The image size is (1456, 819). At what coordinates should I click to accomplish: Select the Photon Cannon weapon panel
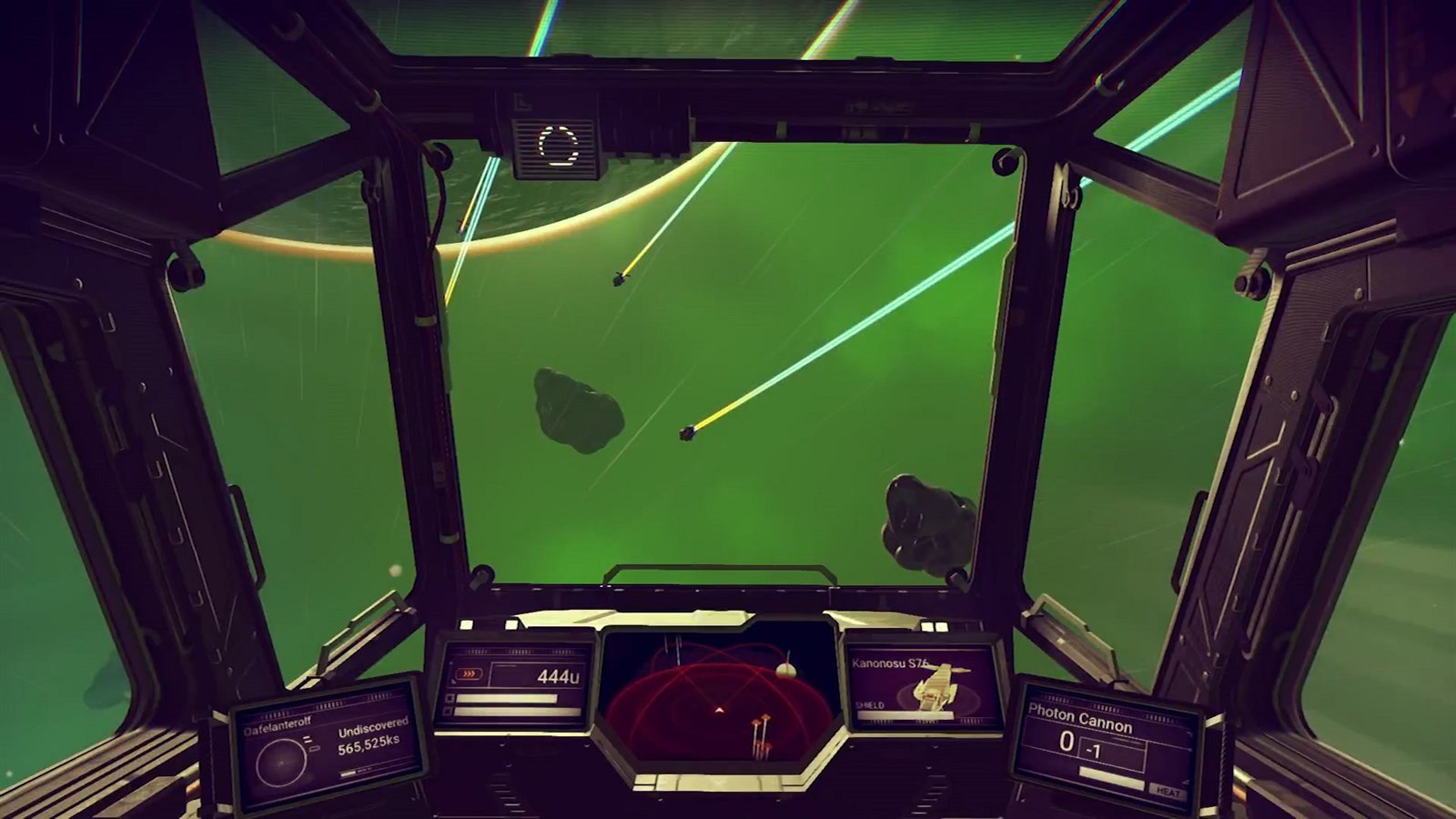pos(1107,742)
